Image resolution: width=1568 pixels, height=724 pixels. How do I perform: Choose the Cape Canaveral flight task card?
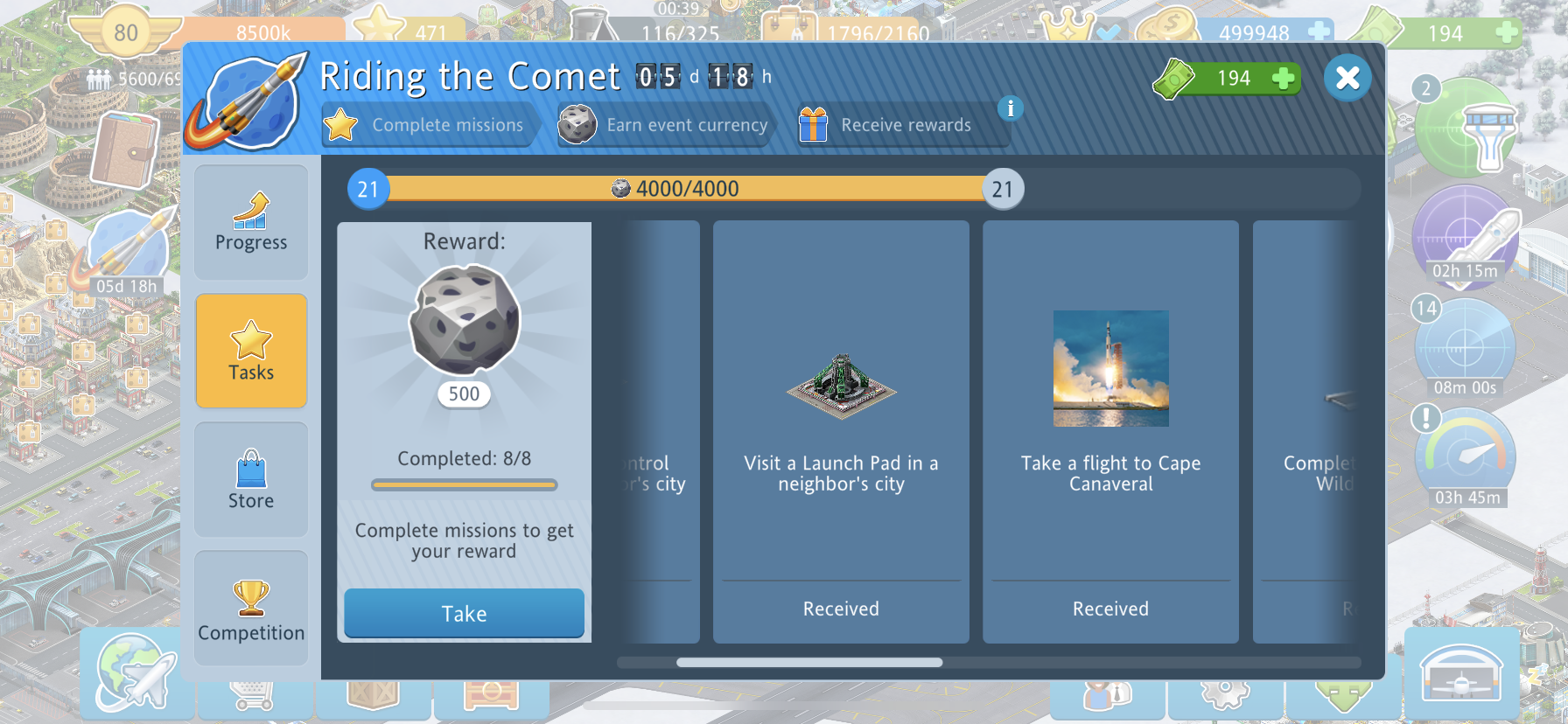coord(1110,432)
